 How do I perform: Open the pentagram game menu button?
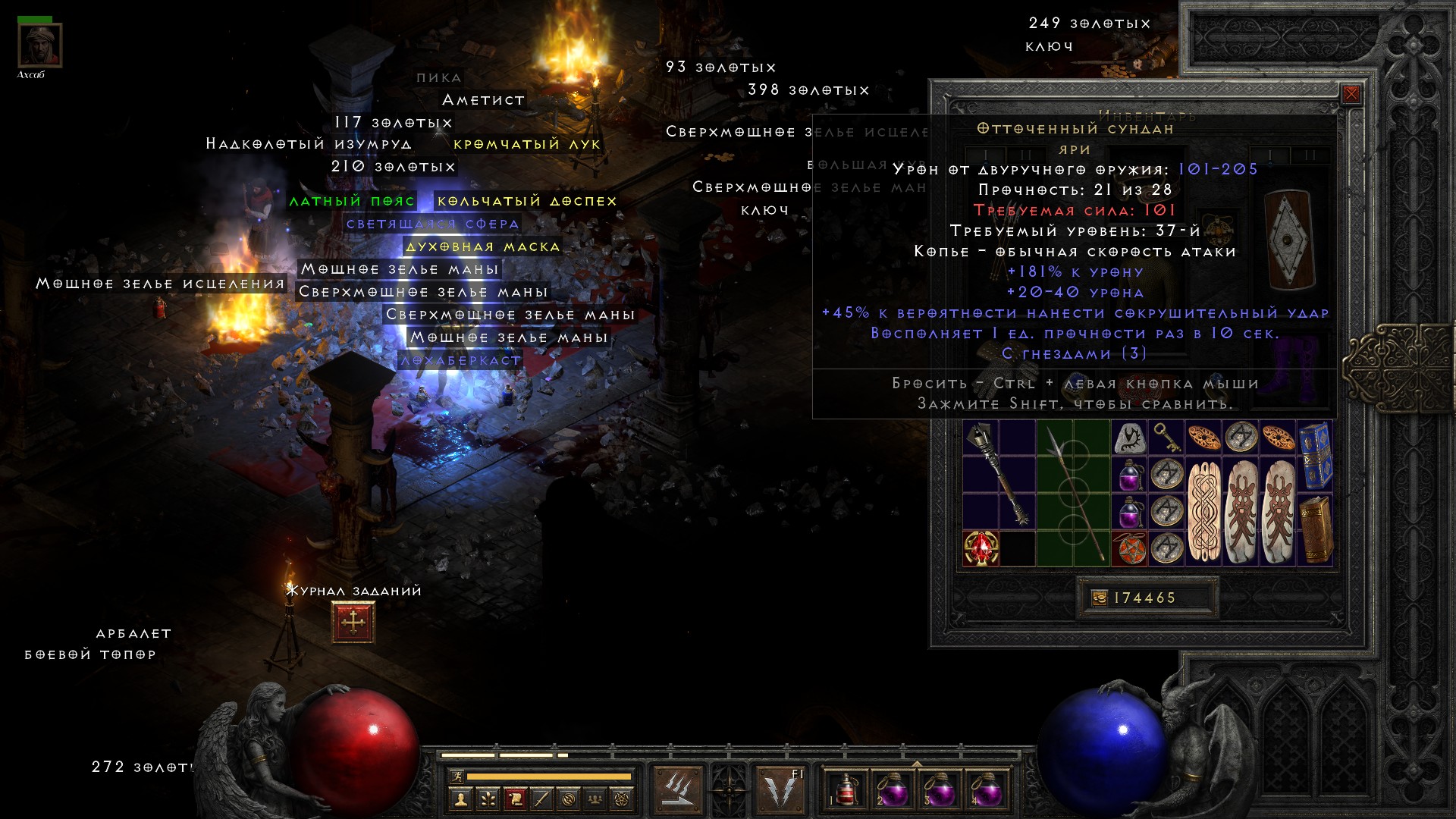(622, 799)
